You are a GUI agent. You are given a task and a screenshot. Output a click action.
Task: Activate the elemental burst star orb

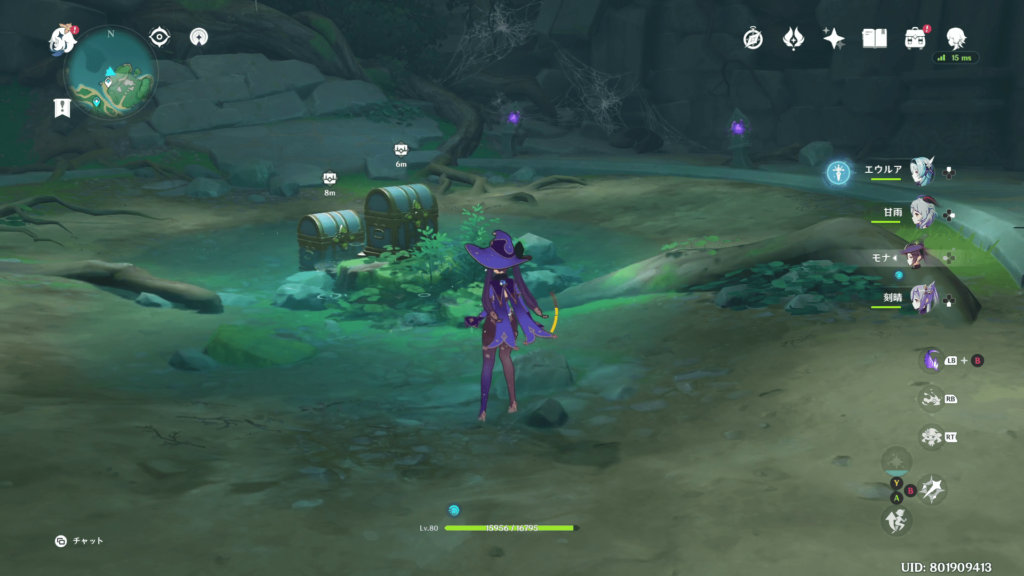coord(896,461)
